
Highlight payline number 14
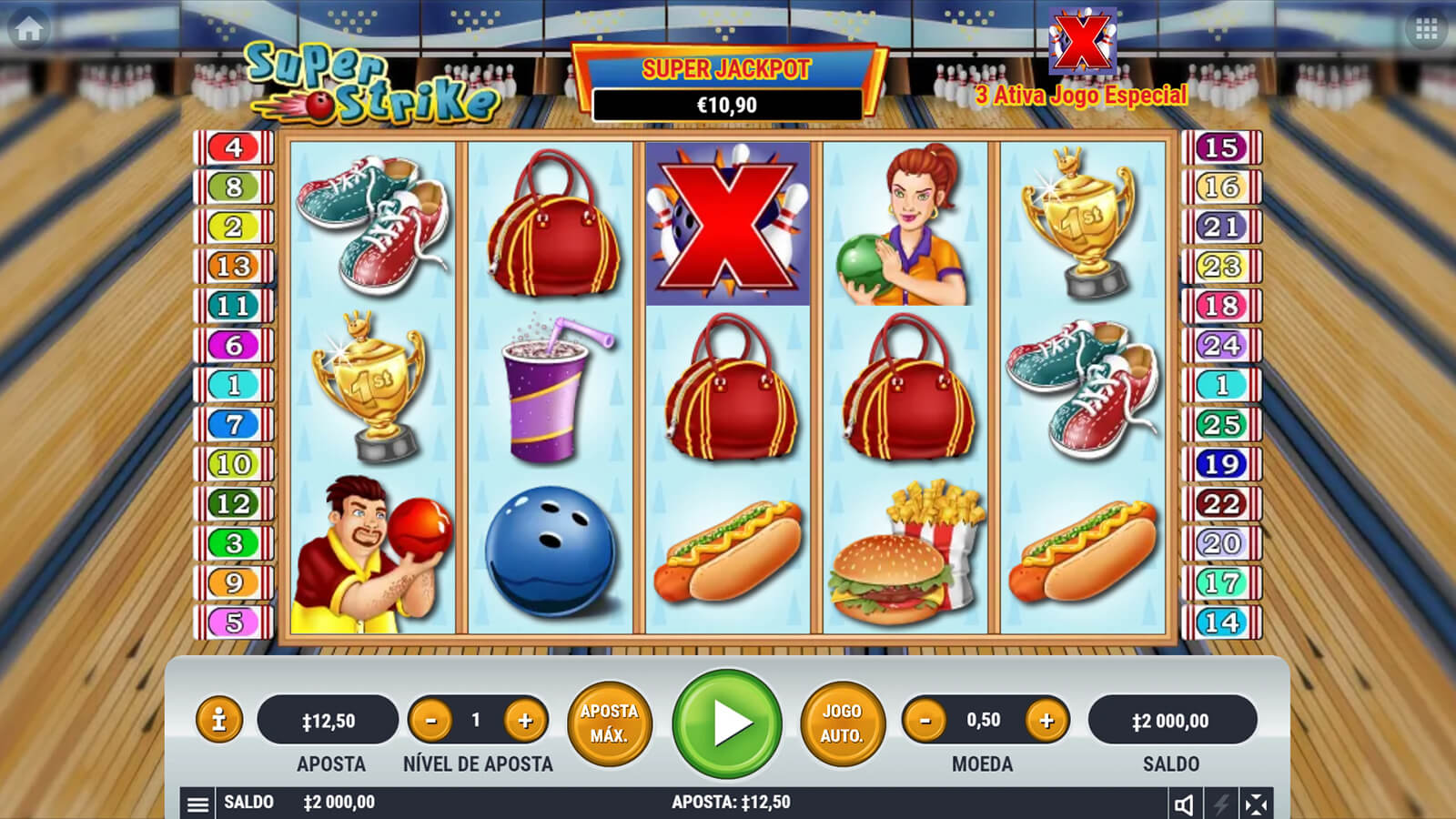point(1221,622)
